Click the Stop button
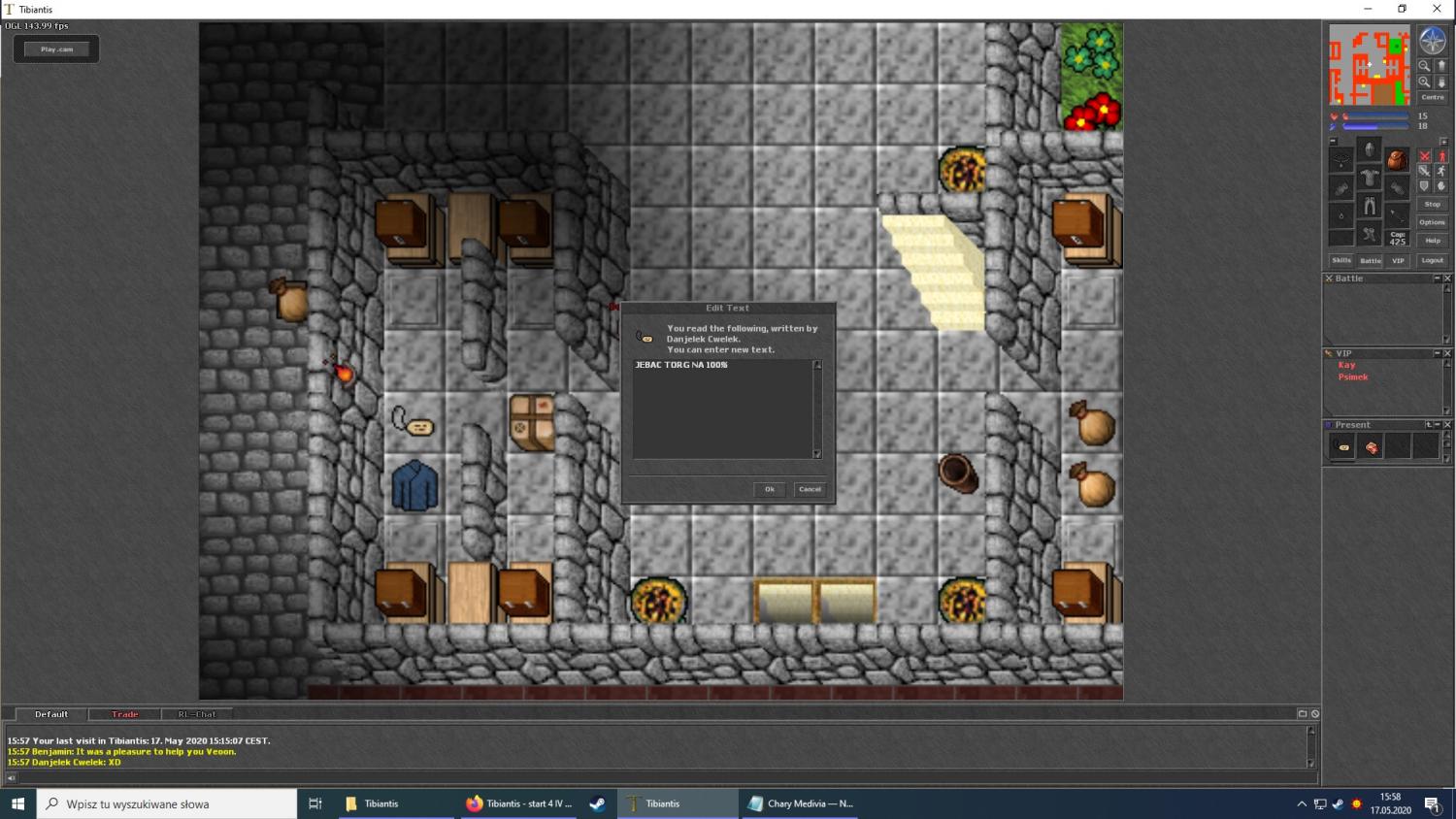 (x=1432, y=204)
